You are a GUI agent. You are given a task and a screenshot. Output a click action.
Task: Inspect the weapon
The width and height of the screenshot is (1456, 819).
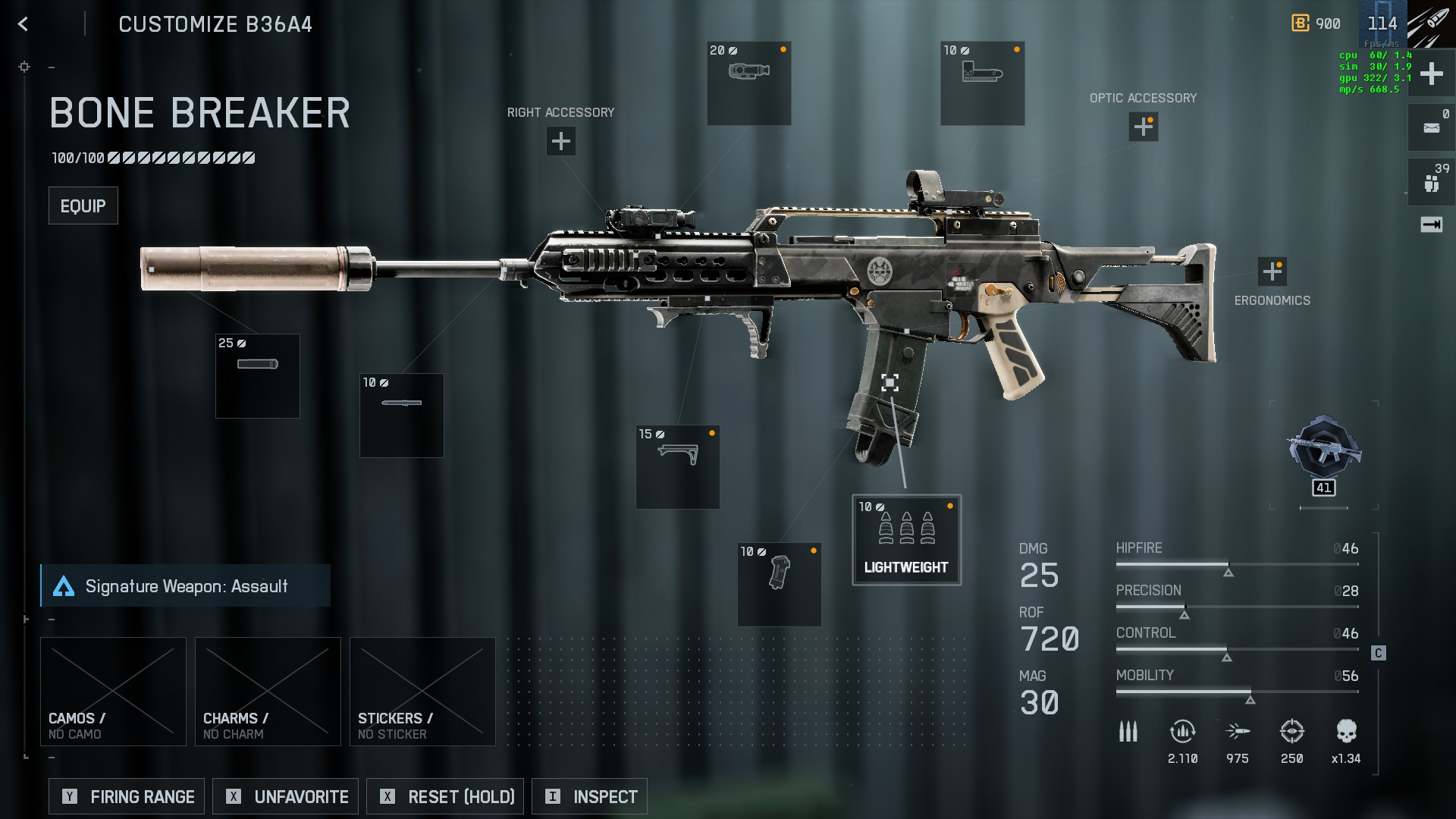click(x=589, y=796)
